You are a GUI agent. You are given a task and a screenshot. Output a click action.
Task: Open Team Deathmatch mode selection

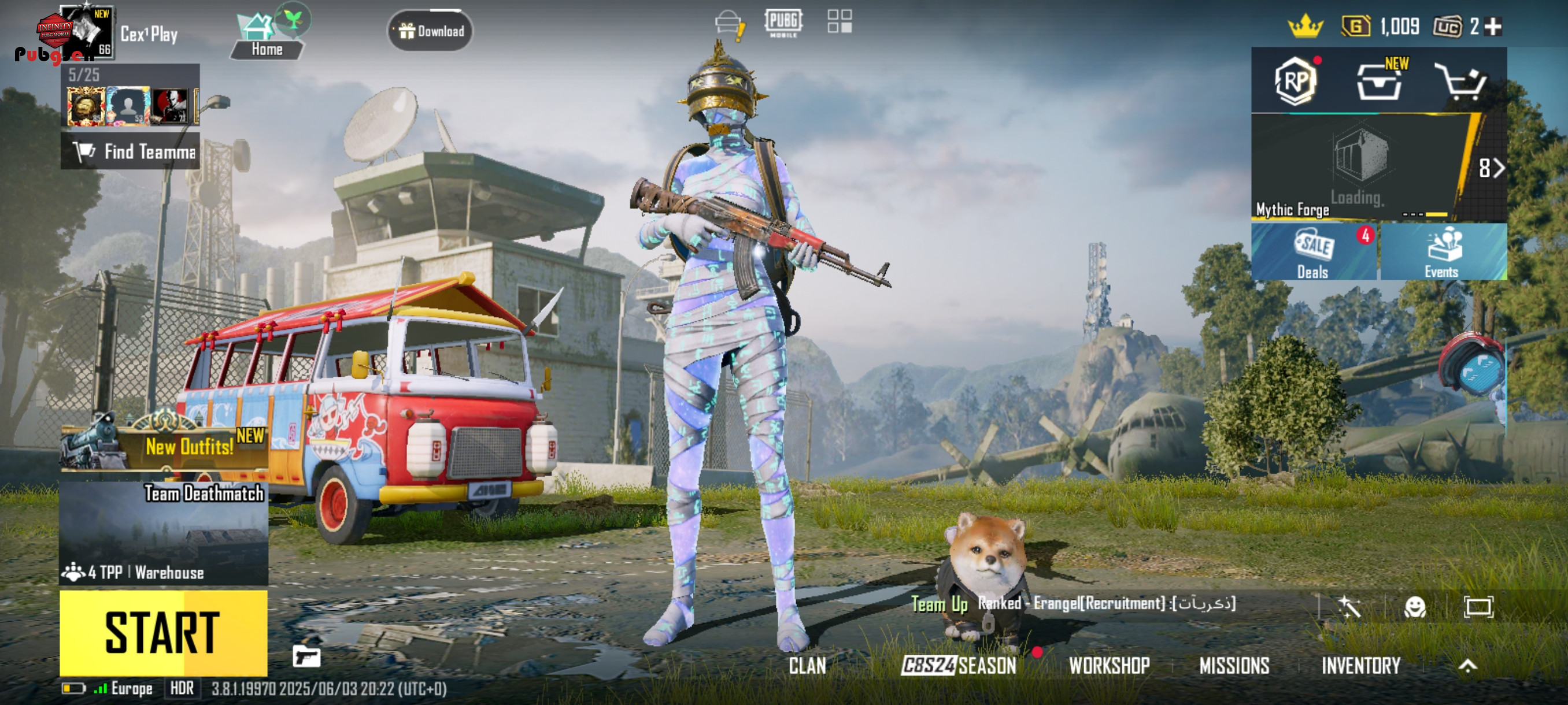coord(163,532)
